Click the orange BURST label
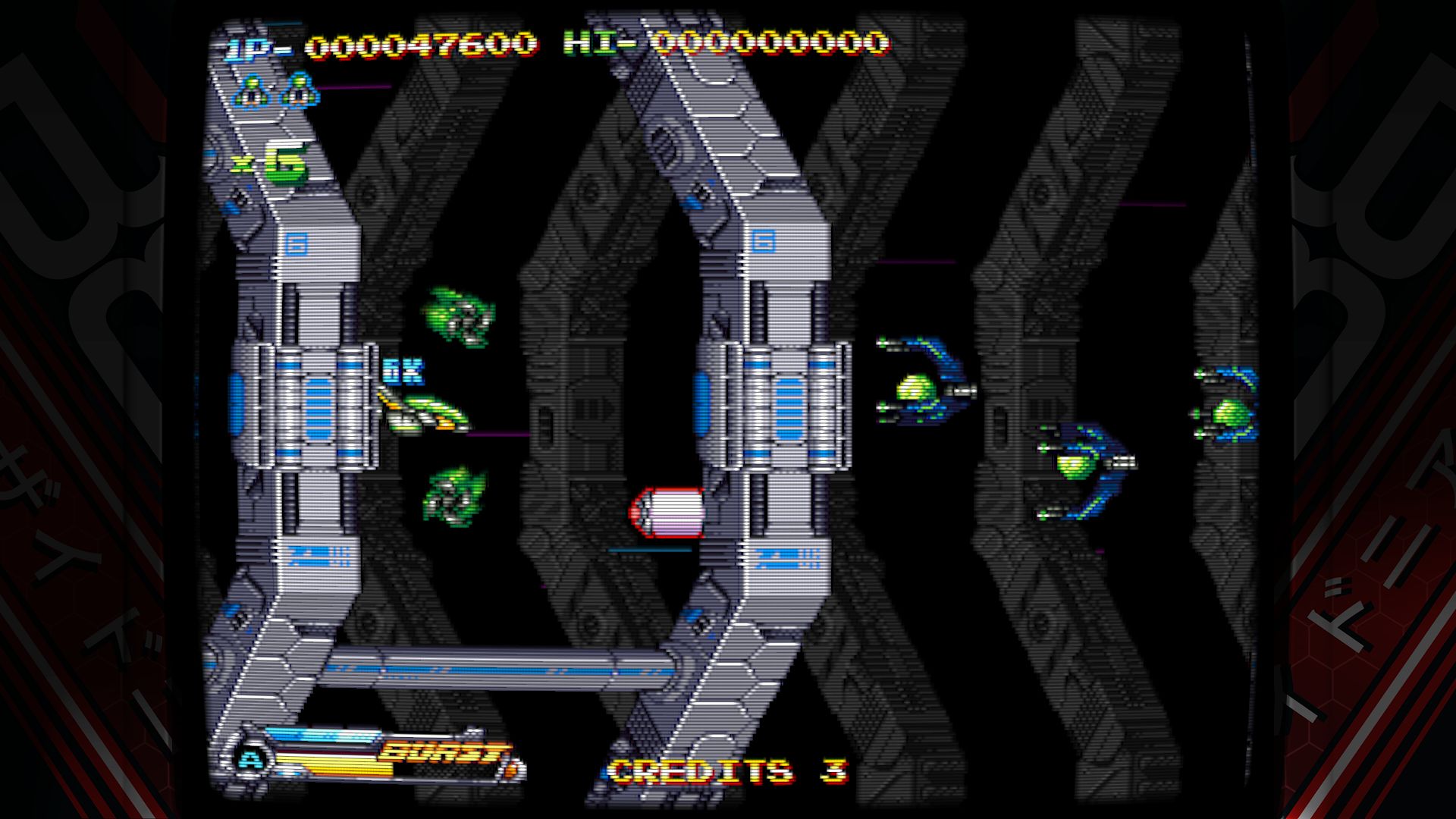 444,751
